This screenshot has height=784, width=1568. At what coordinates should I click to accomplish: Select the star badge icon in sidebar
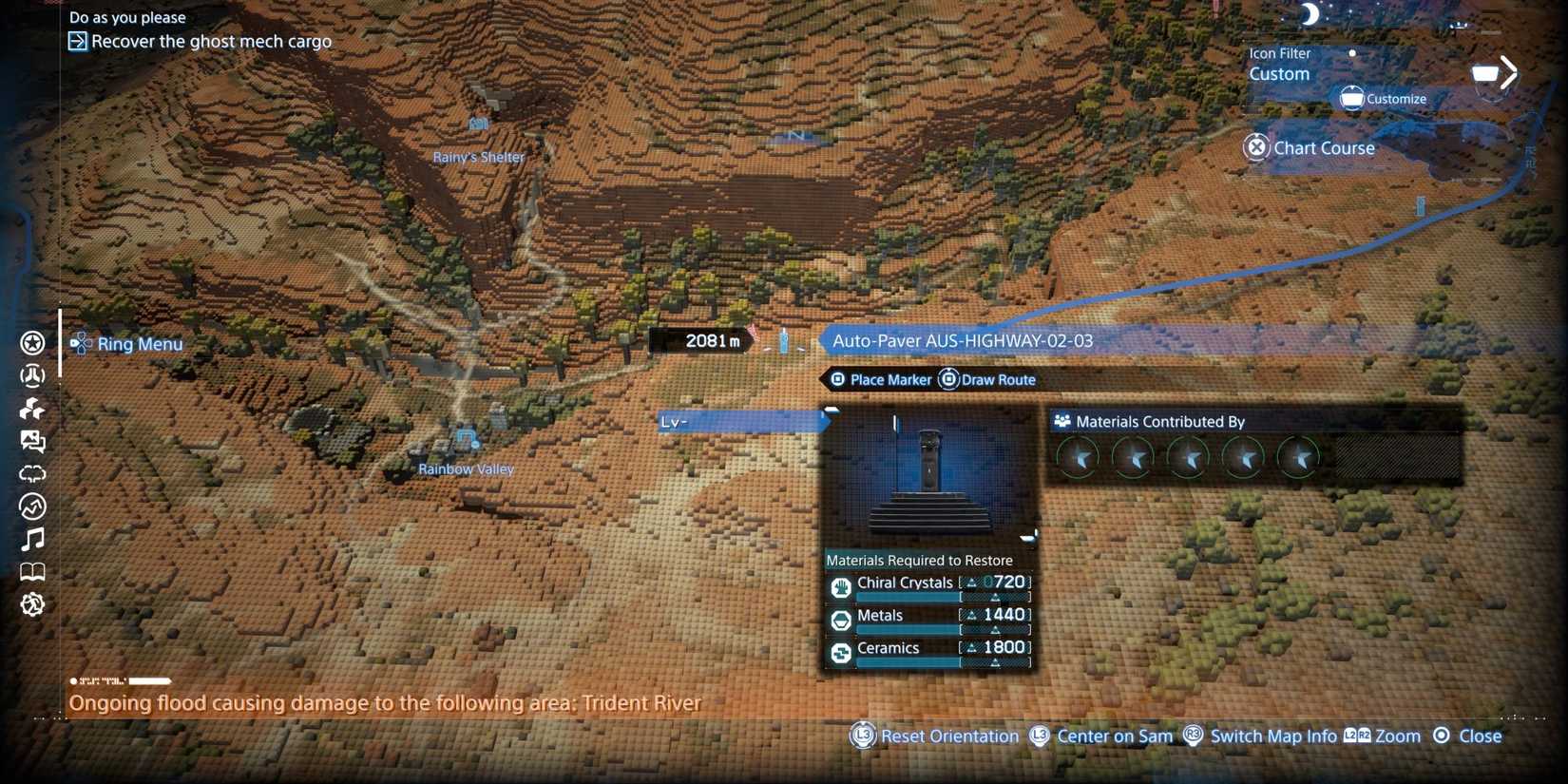32,343
